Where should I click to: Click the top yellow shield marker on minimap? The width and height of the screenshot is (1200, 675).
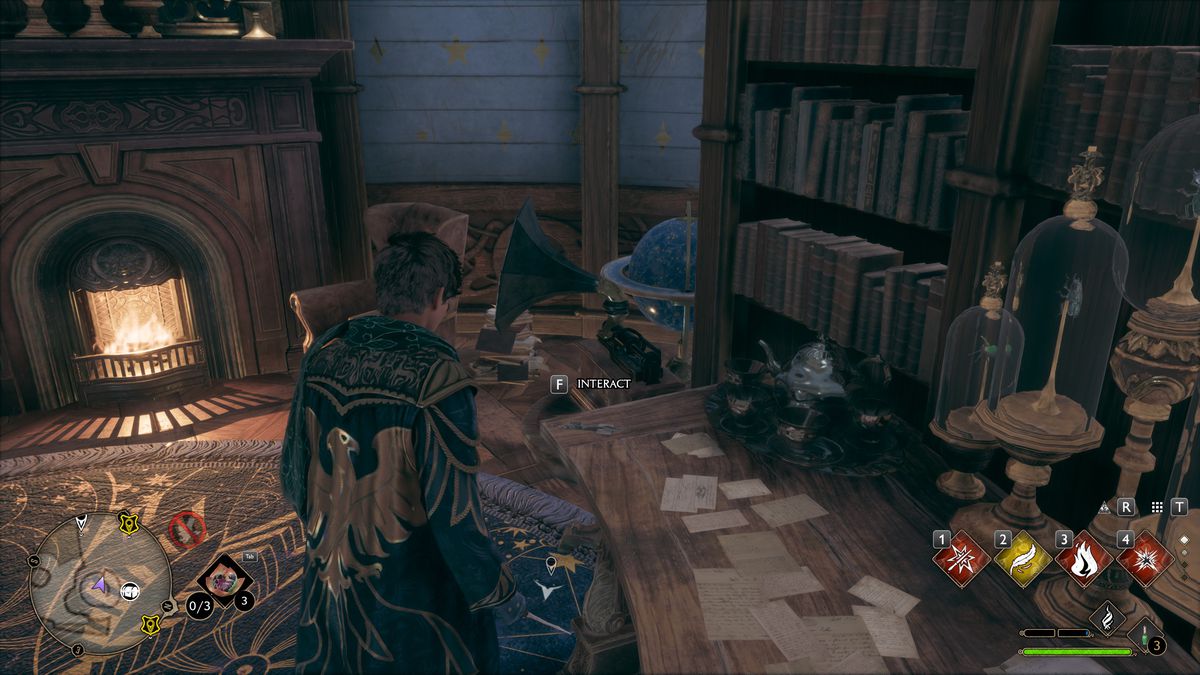[129, 522]
